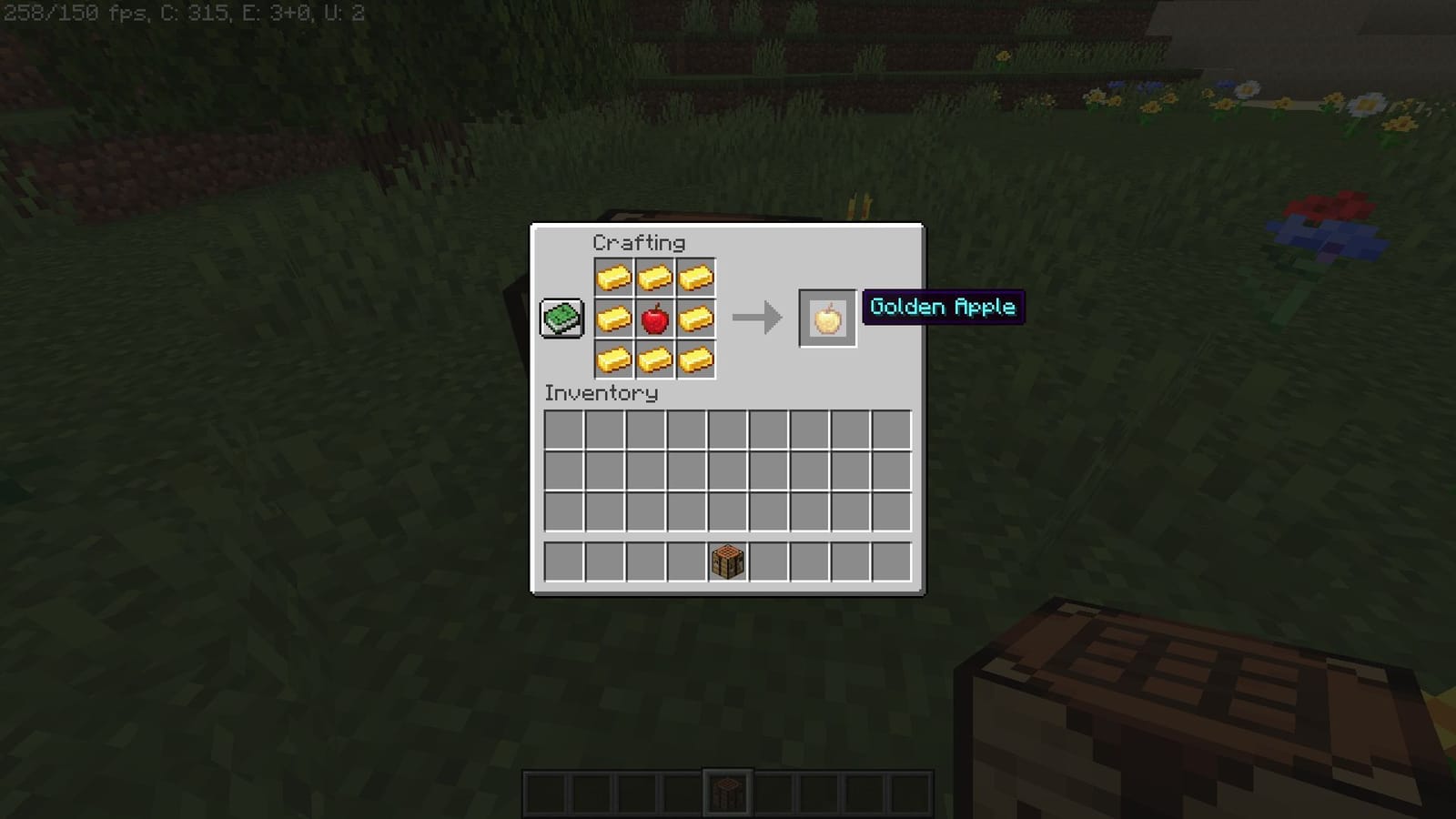Select the crafting table item in the inventory
Viewport: 1456px width, 819px height.
click(x=727, y=561)
